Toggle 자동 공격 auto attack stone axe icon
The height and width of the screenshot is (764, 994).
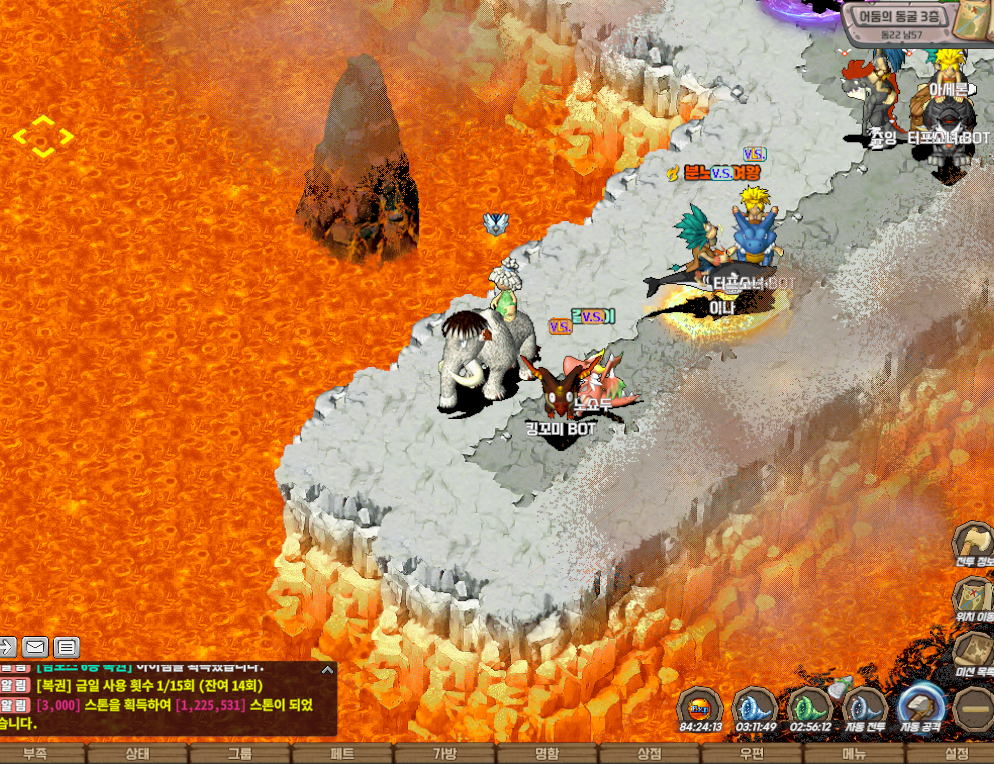[x=921, y=705]
